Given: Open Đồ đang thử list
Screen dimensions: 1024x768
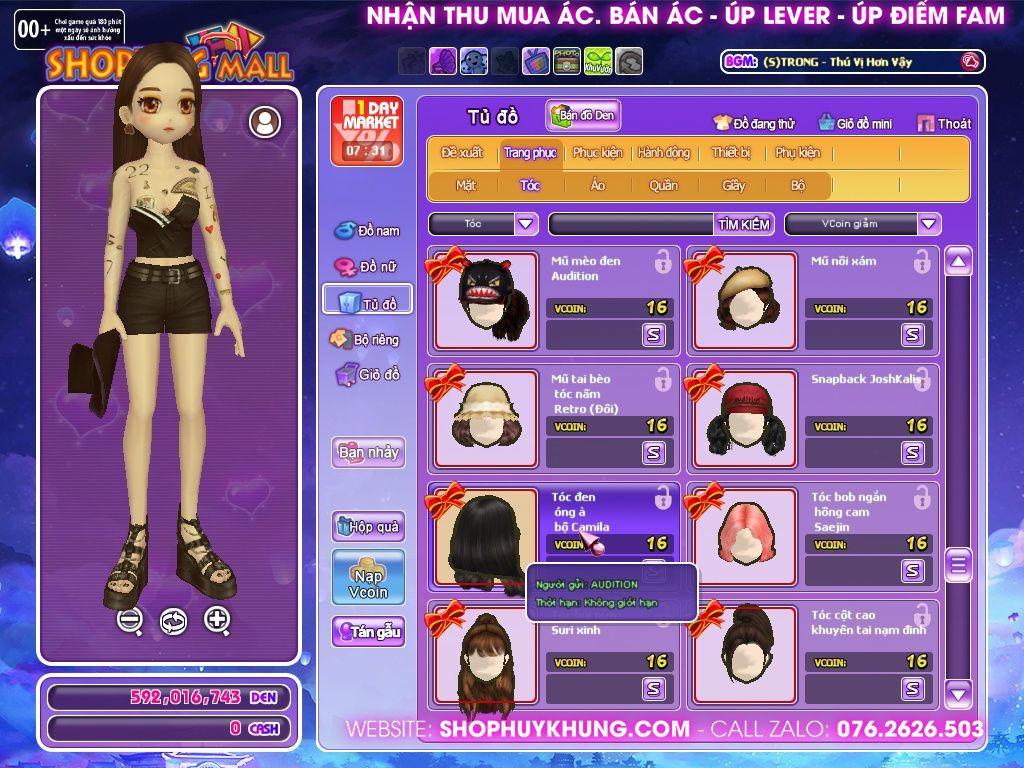Looking at the screenshot, I should [x=753, y=124].
